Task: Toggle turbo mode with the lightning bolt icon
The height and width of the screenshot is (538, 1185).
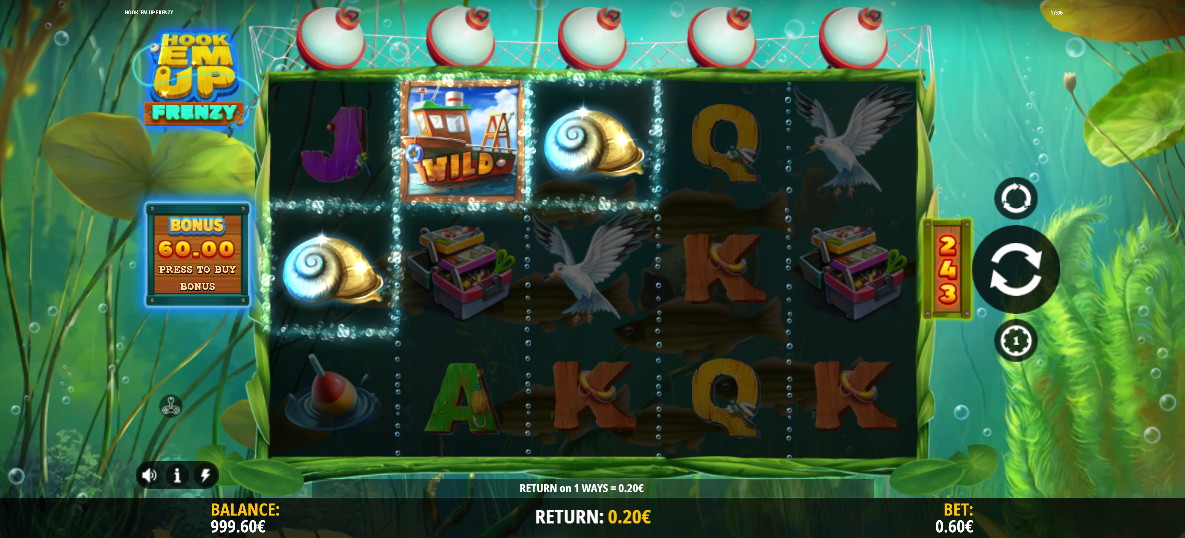Action: click(205, 475)
